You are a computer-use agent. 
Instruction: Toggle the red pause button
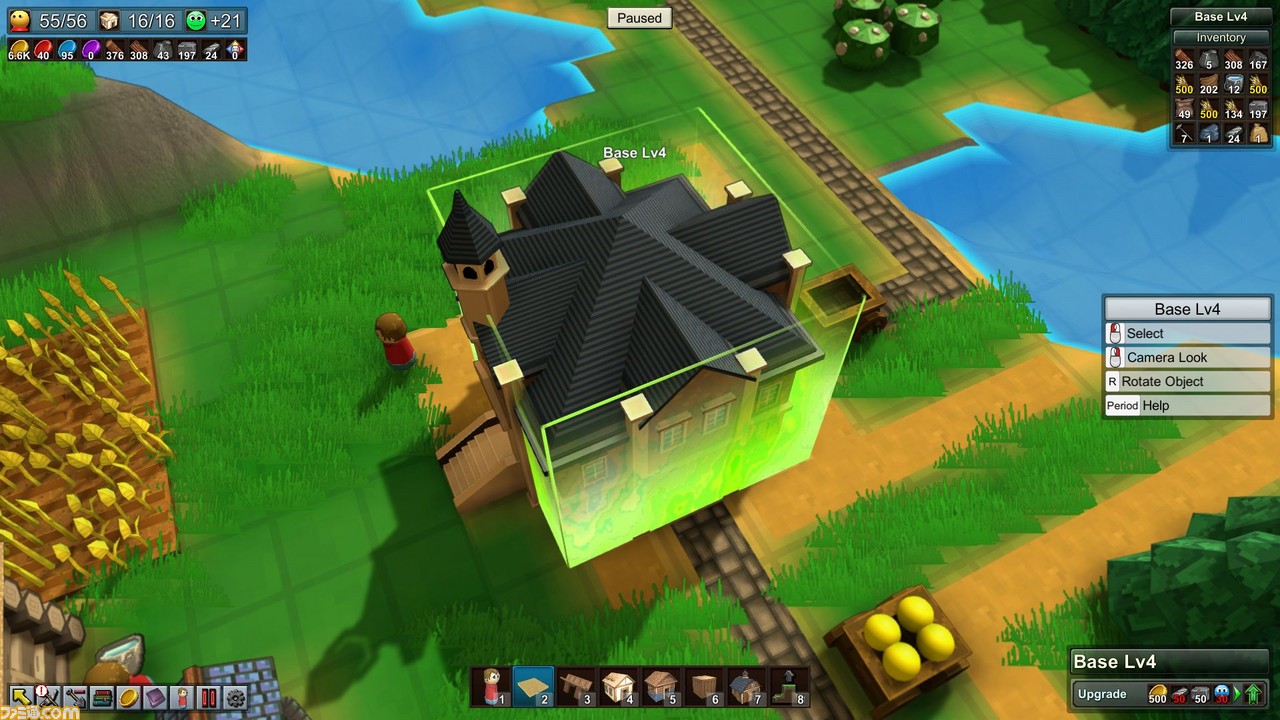tap(209, 697)
